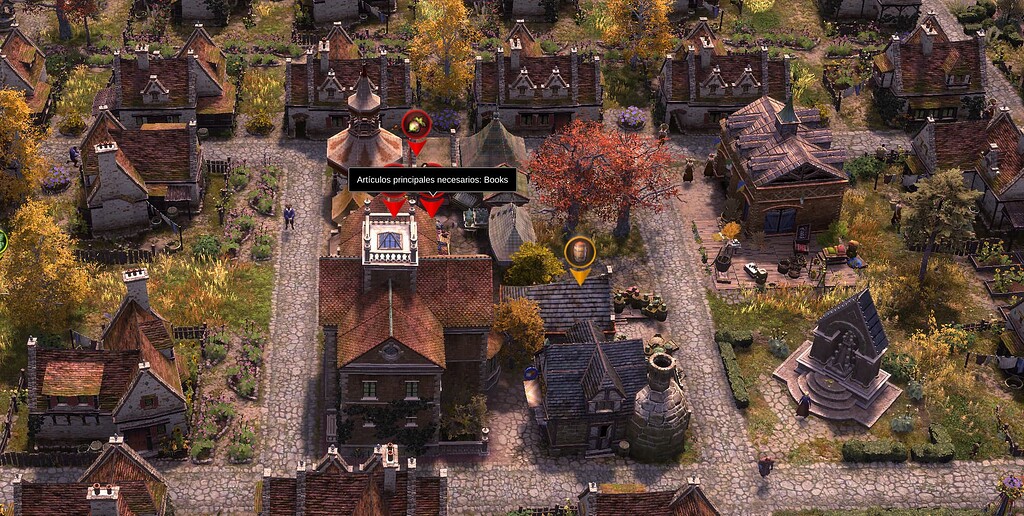Click the red vegetable shortage marker
Viewport: 1024px width, 516px height.
(416, 125)
